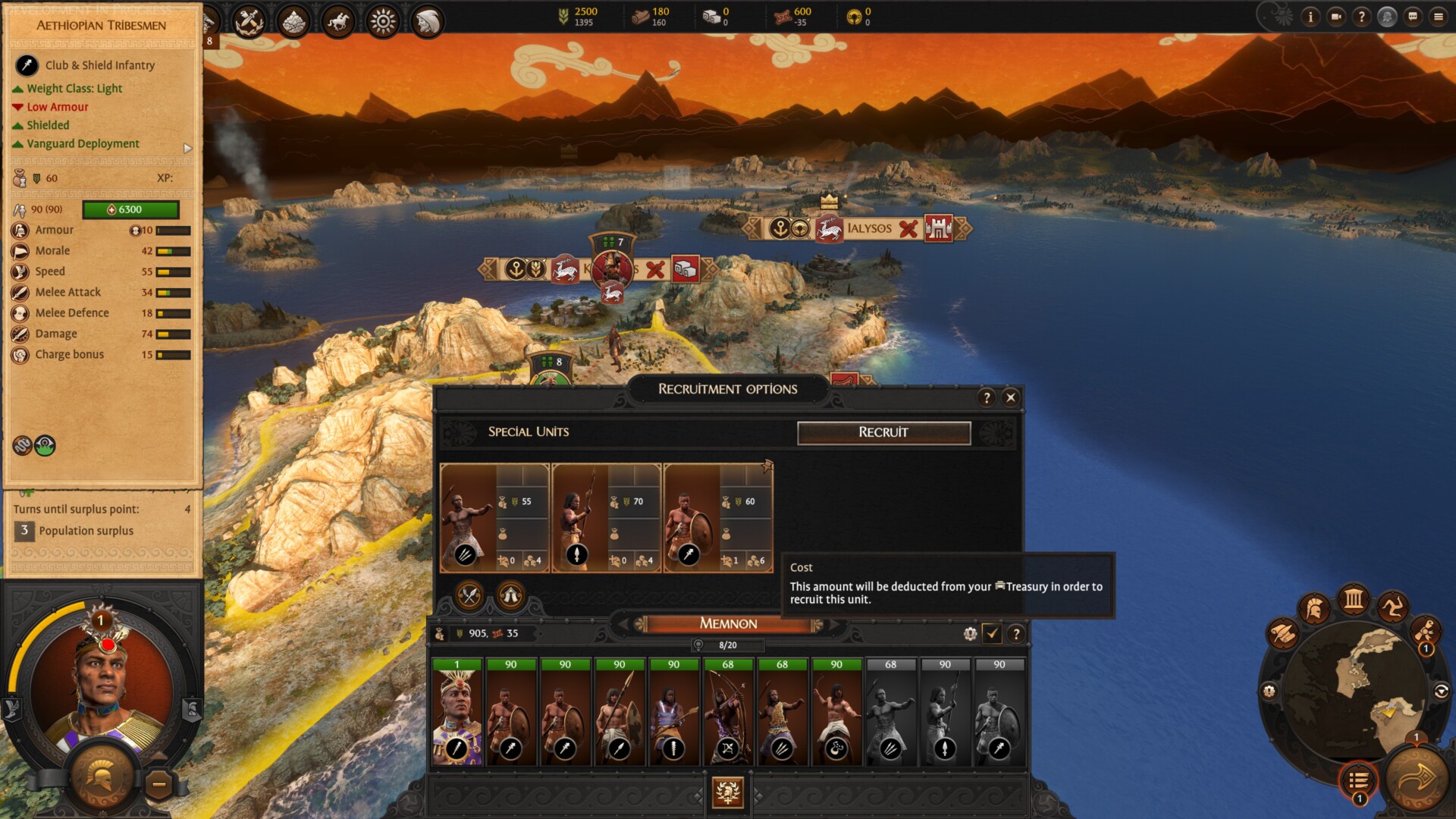Expand the unit attributes arrow
This screenshot has height=819, width=1456.
click(188, 149)
